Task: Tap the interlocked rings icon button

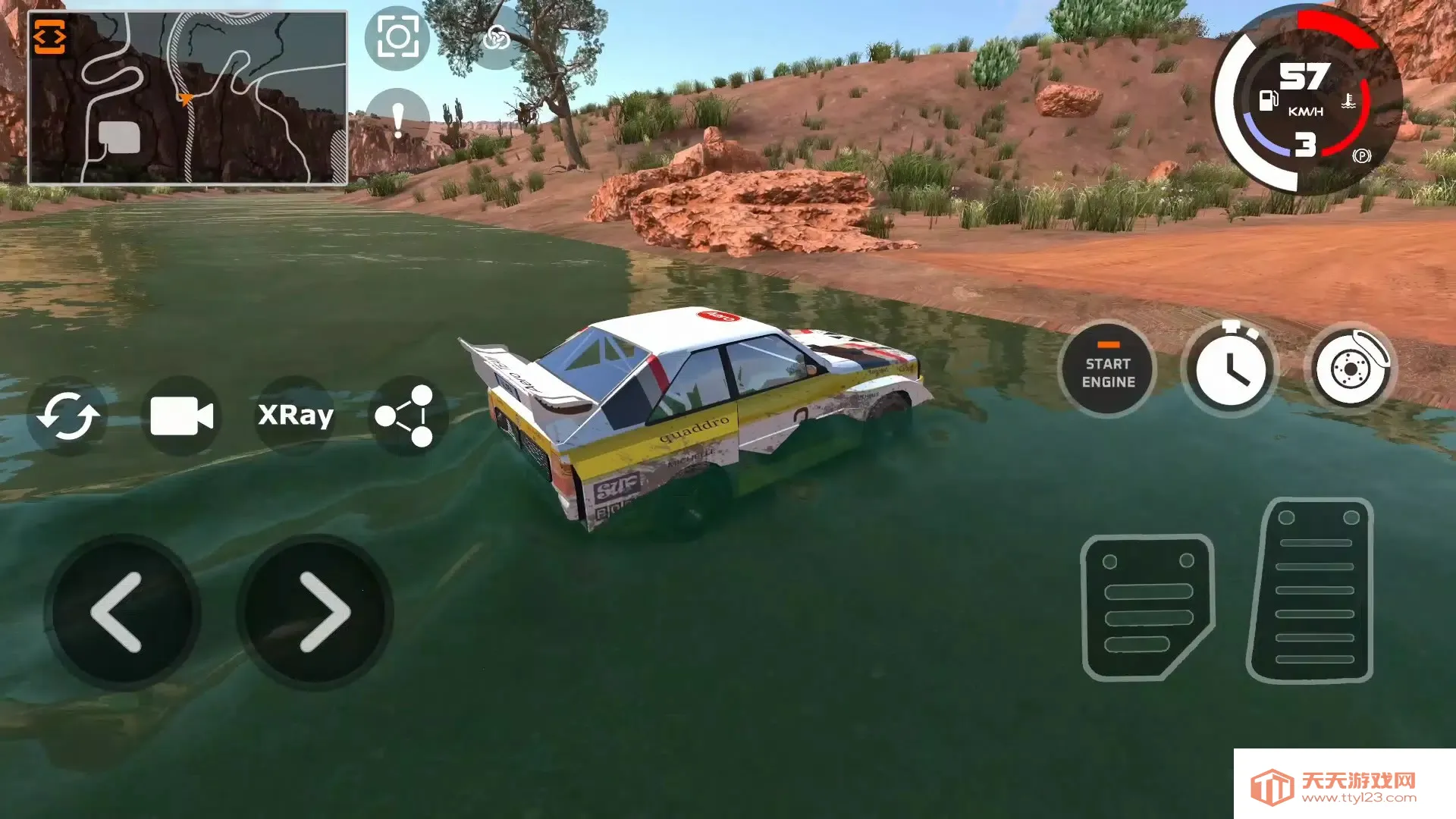Action: coord(497,37)
